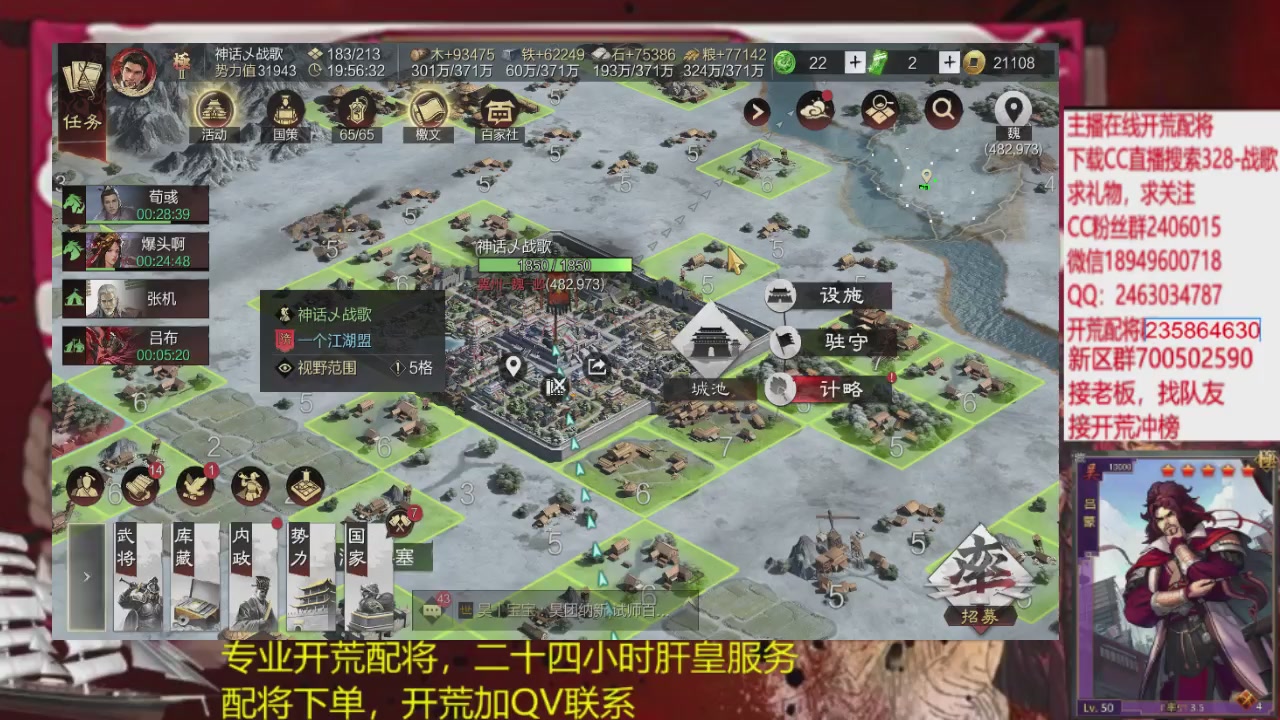Click the plus button next to 22
Viewport: 1280px width, 720px height.
tap(855, 62)
